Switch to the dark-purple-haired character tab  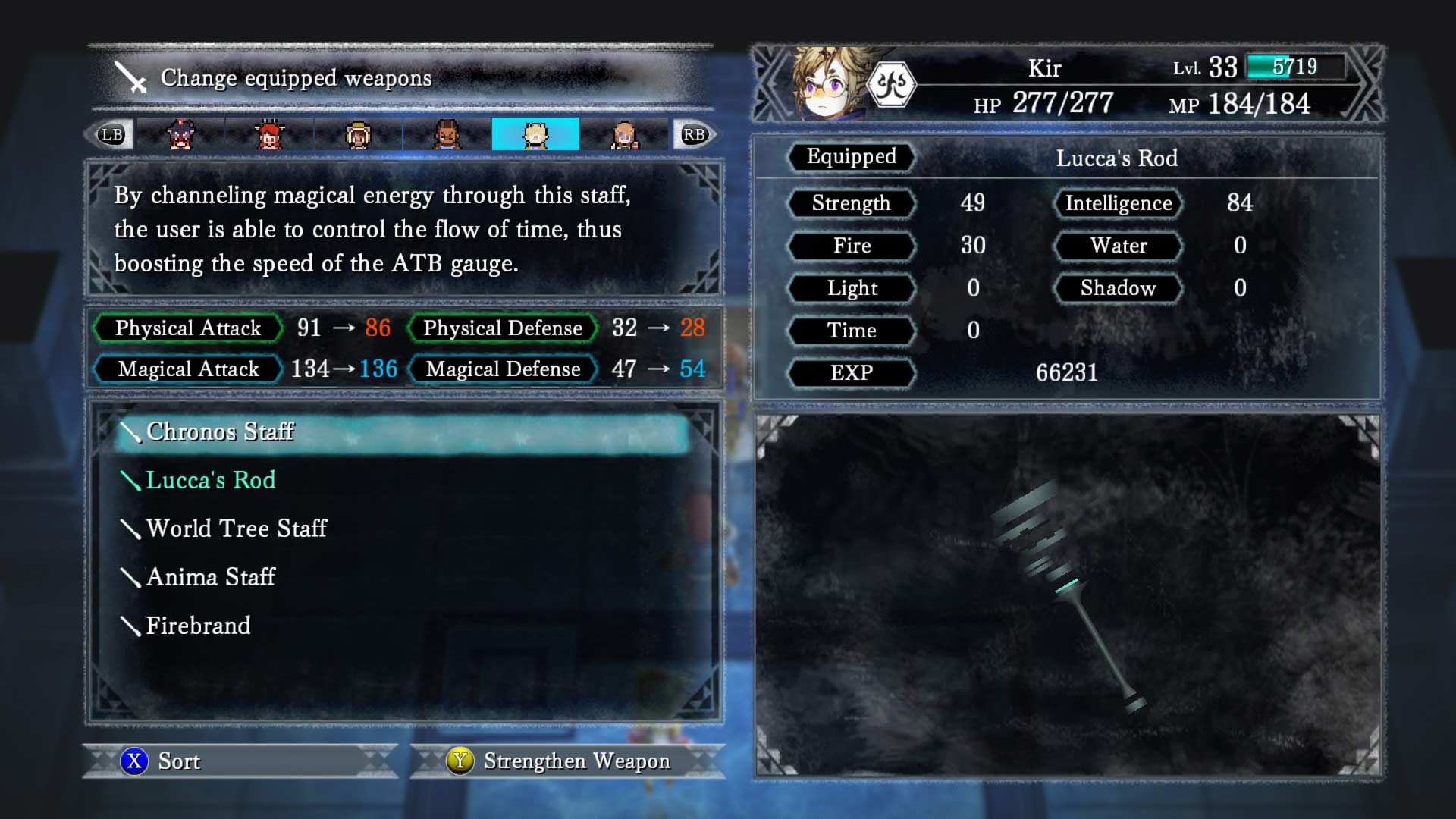coord(180,135)
